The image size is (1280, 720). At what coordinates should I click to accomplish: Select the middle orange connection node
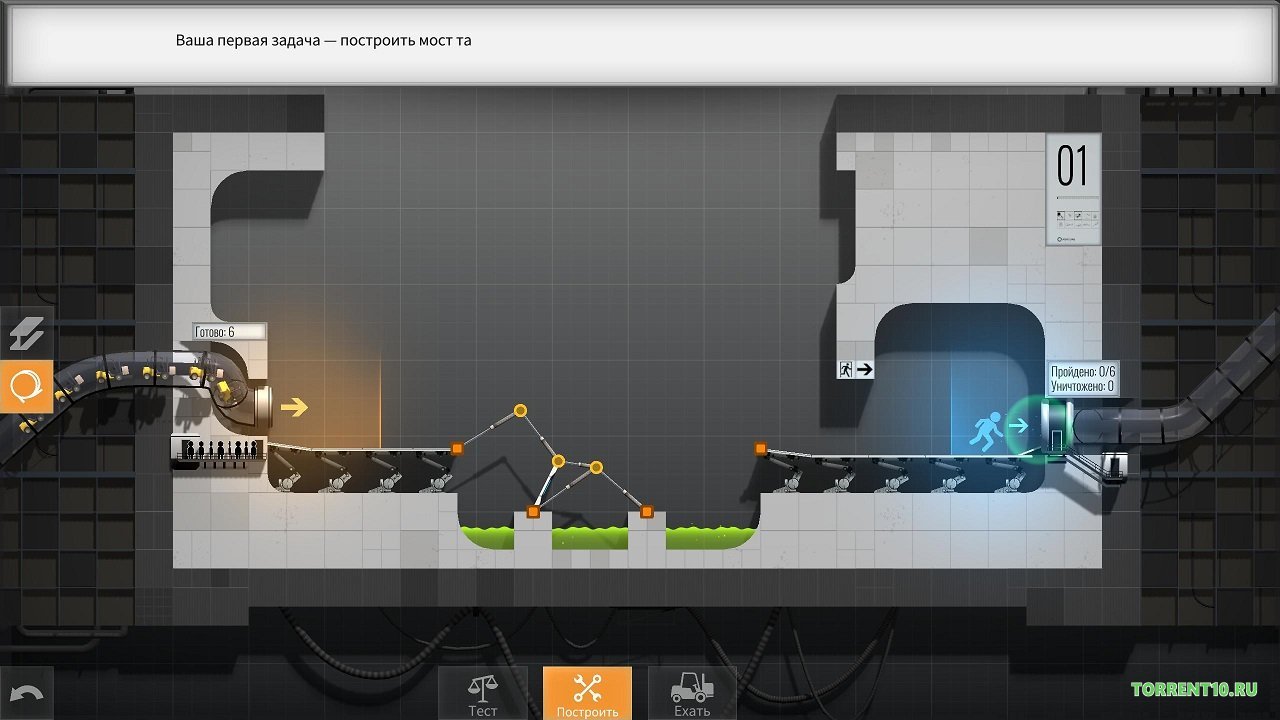[x=558, y=460]
